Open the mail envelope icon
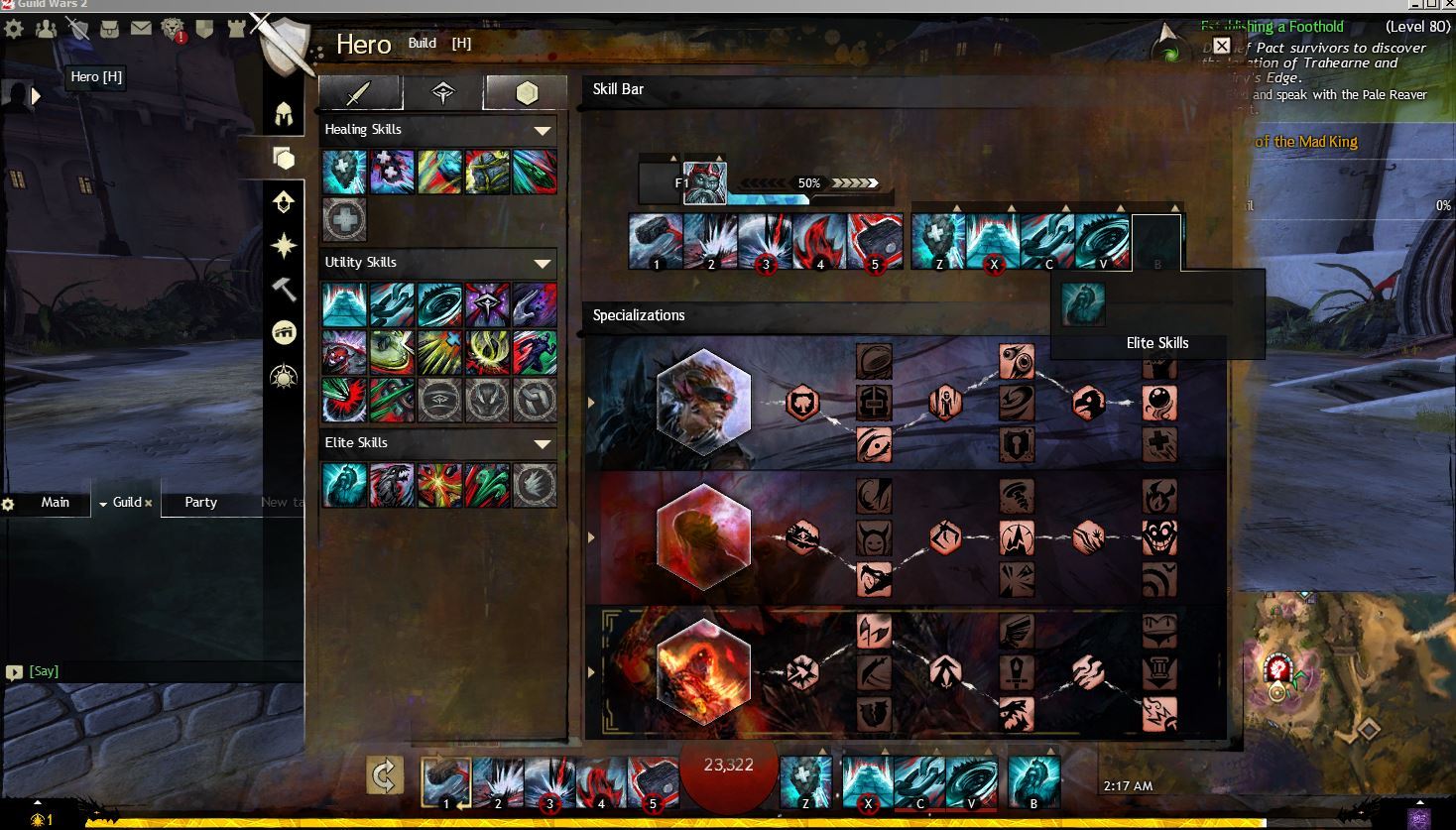The image size is (1456, 830). pos(141,29)
